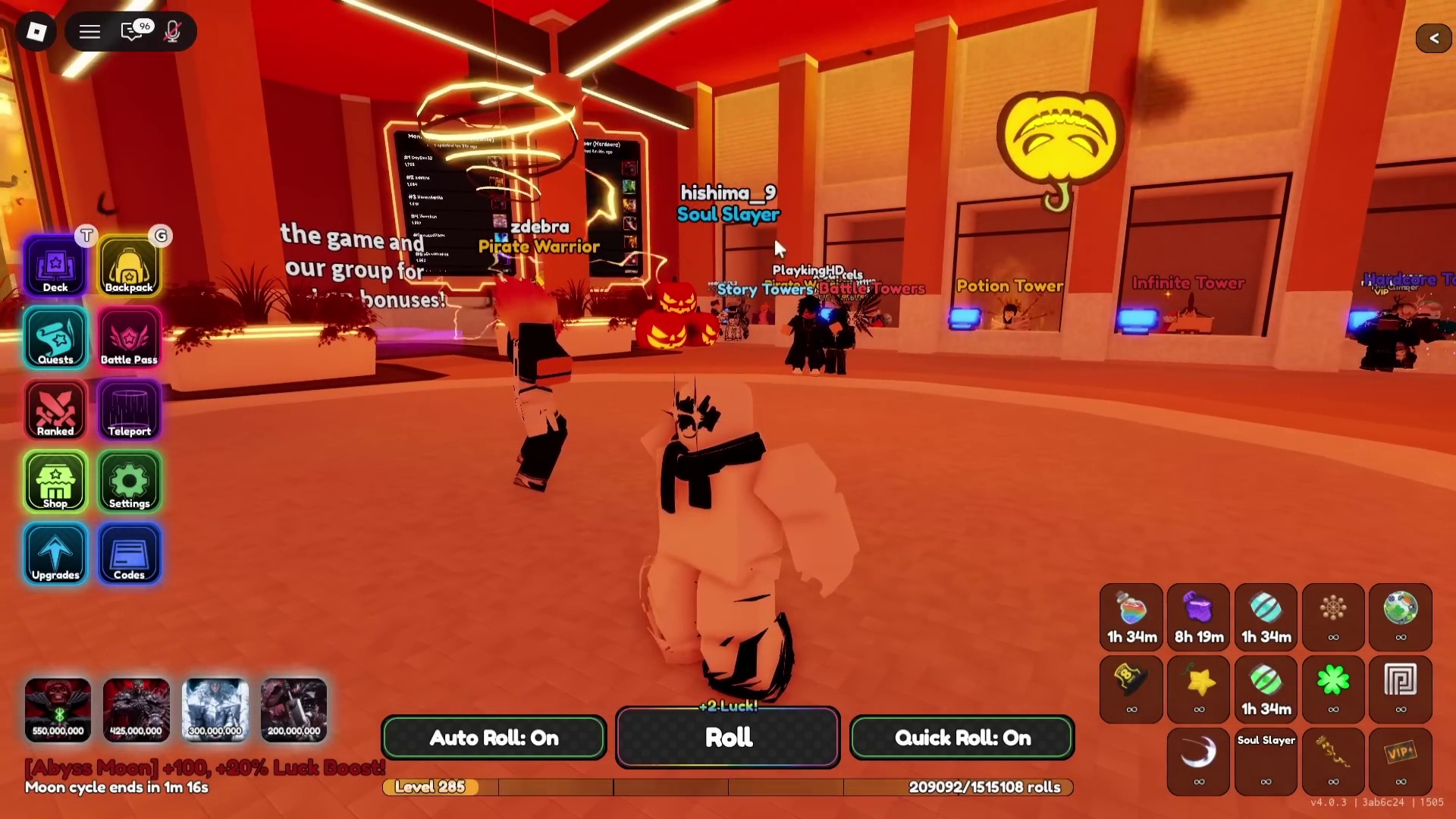Viewport: 1456px width, 819px height.
Task: Click the Roll button
Action: pyautogui.click(x=728, y=738)
